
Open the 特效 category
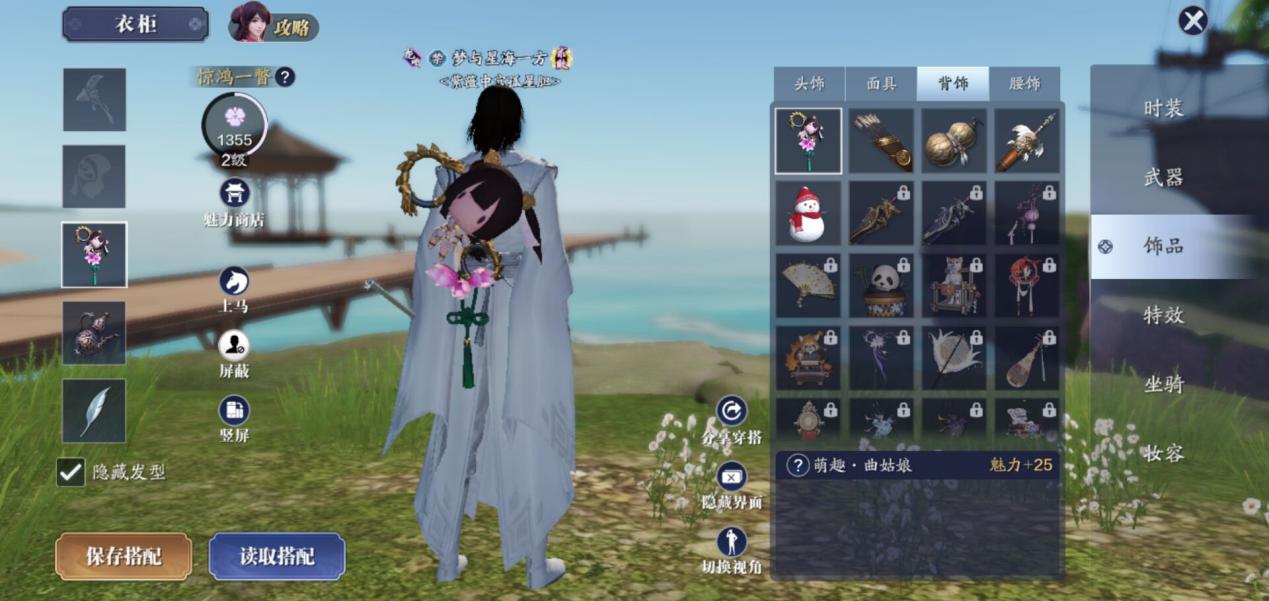tap(1164, 315)
